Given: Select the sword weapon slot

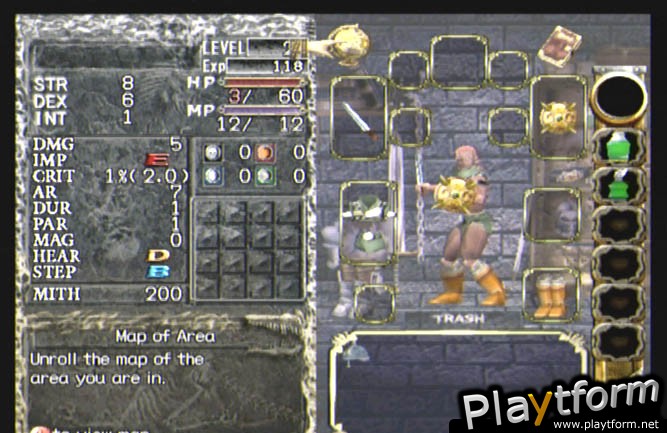Looking at the screenshot, I should pos(359,117).
